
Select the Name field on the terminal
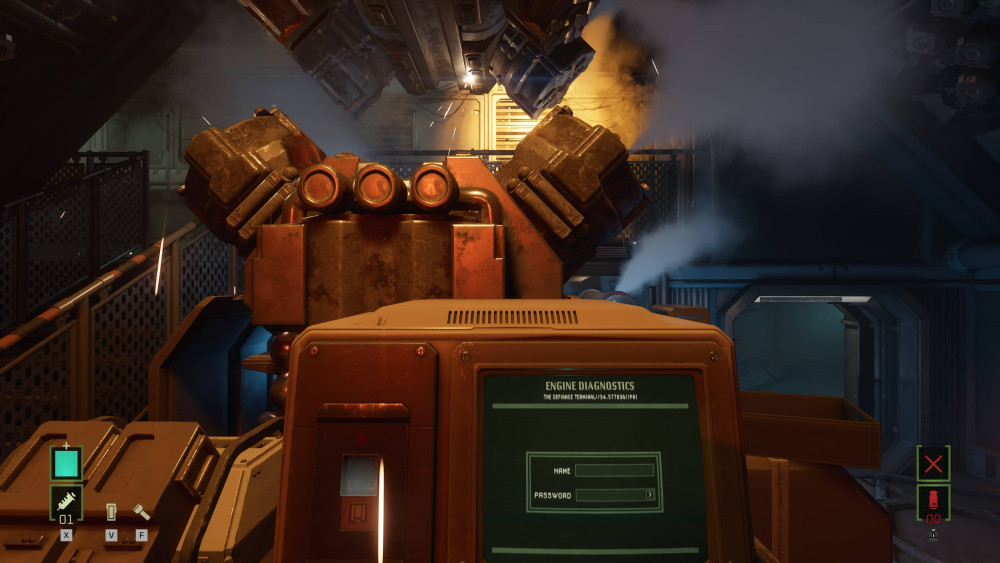(615, 470)
